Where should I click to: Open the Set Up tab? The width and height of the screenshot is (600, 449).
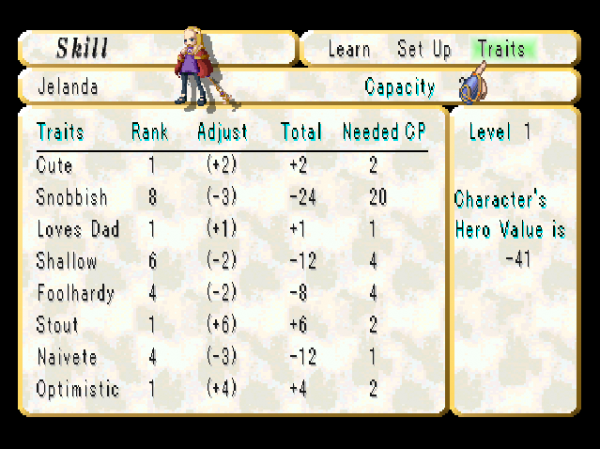[424, 49]
